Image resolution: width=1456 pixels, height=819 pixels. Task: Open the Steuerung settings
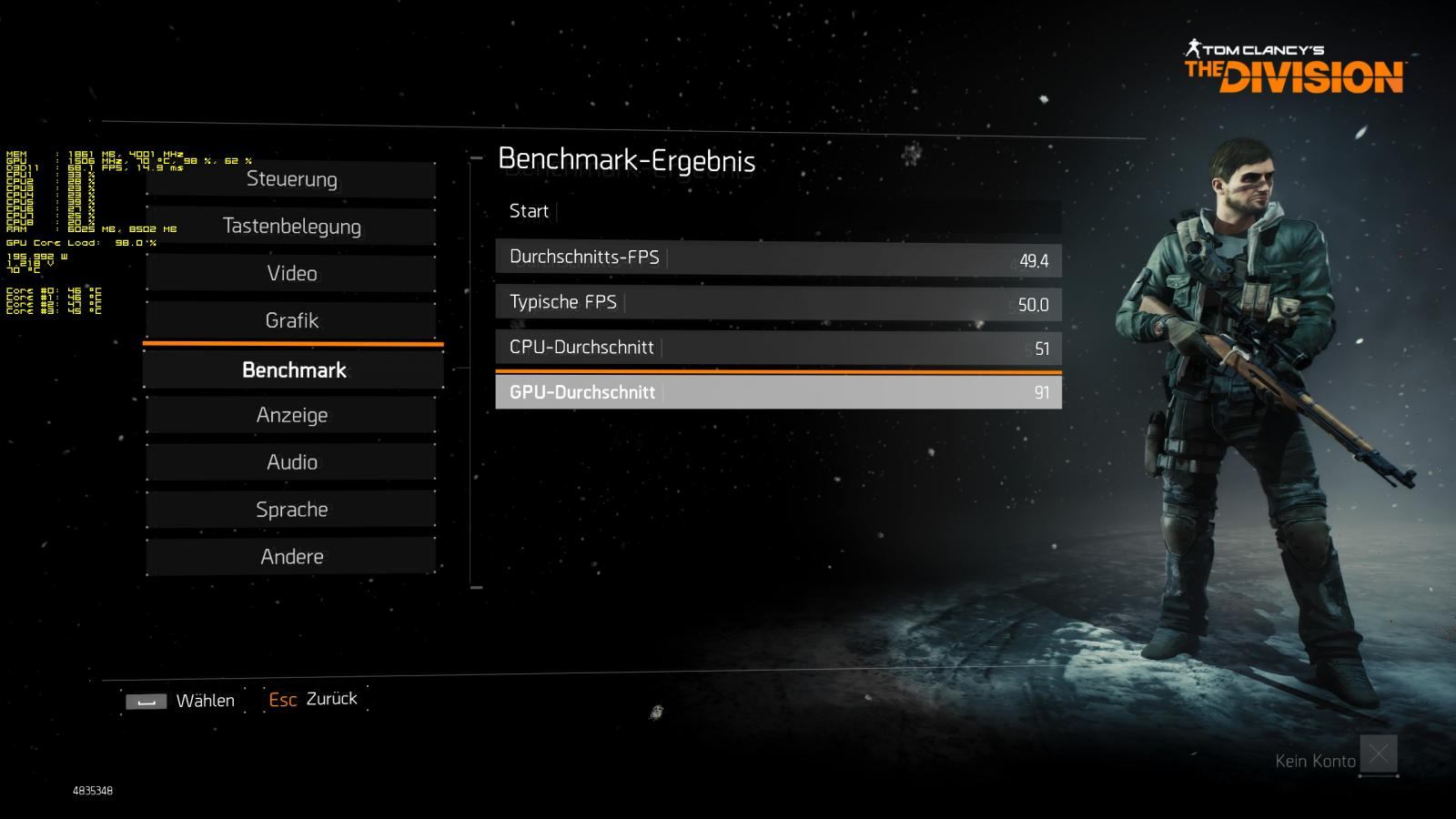(x=291, y=179)
